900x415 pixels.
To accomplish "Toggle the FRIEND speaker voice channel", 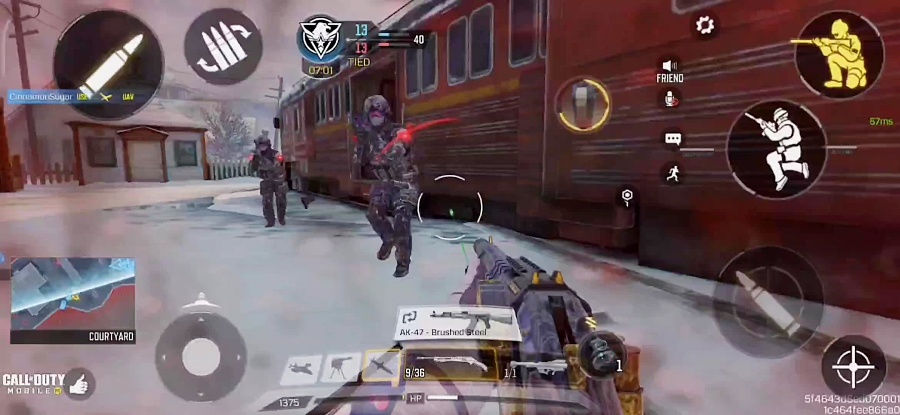I will (670, 68).
